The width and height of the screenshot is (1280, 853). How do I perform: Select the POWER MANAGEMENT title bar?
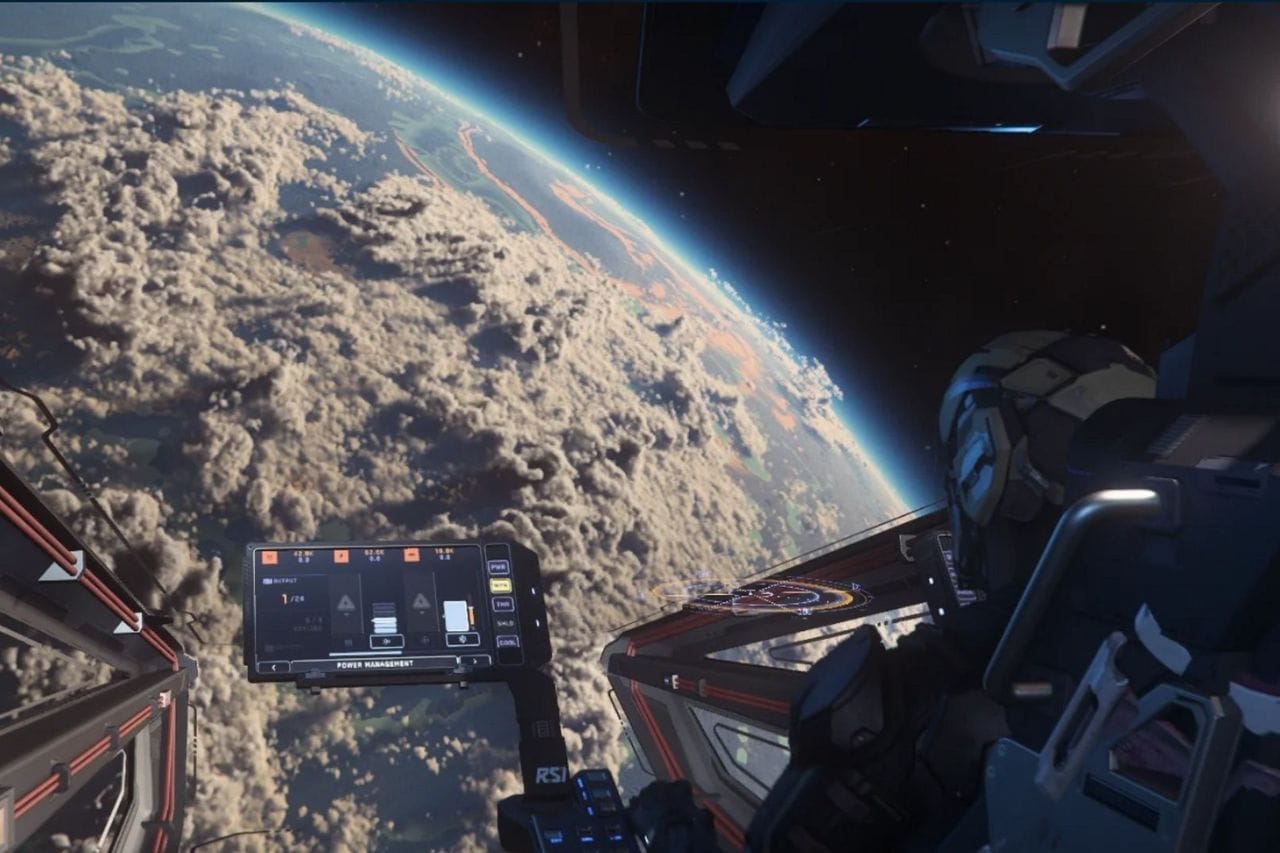tap(376, 663)
